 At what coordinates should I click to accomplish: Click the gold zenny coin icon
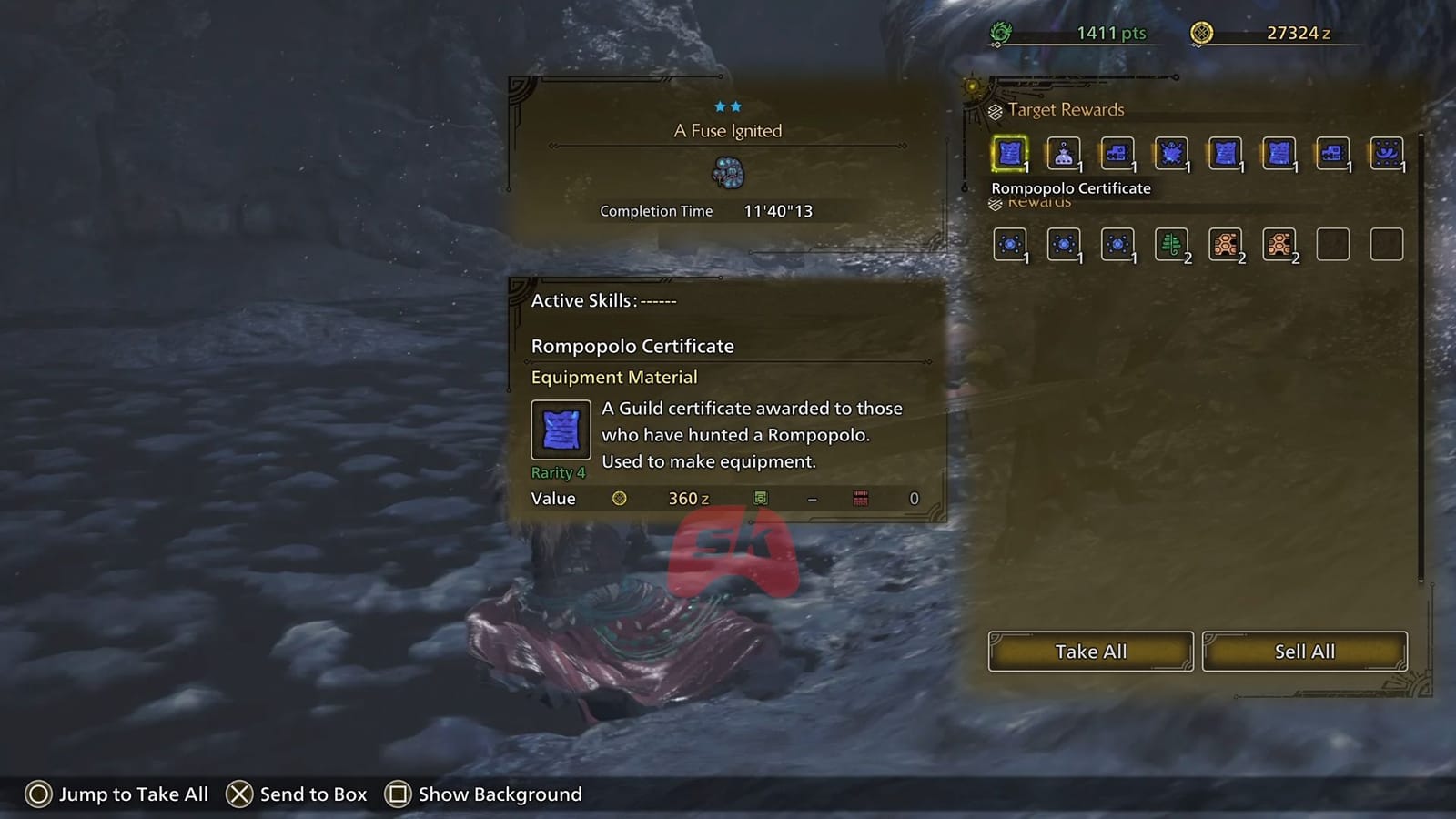click(x=1203, y=30)
